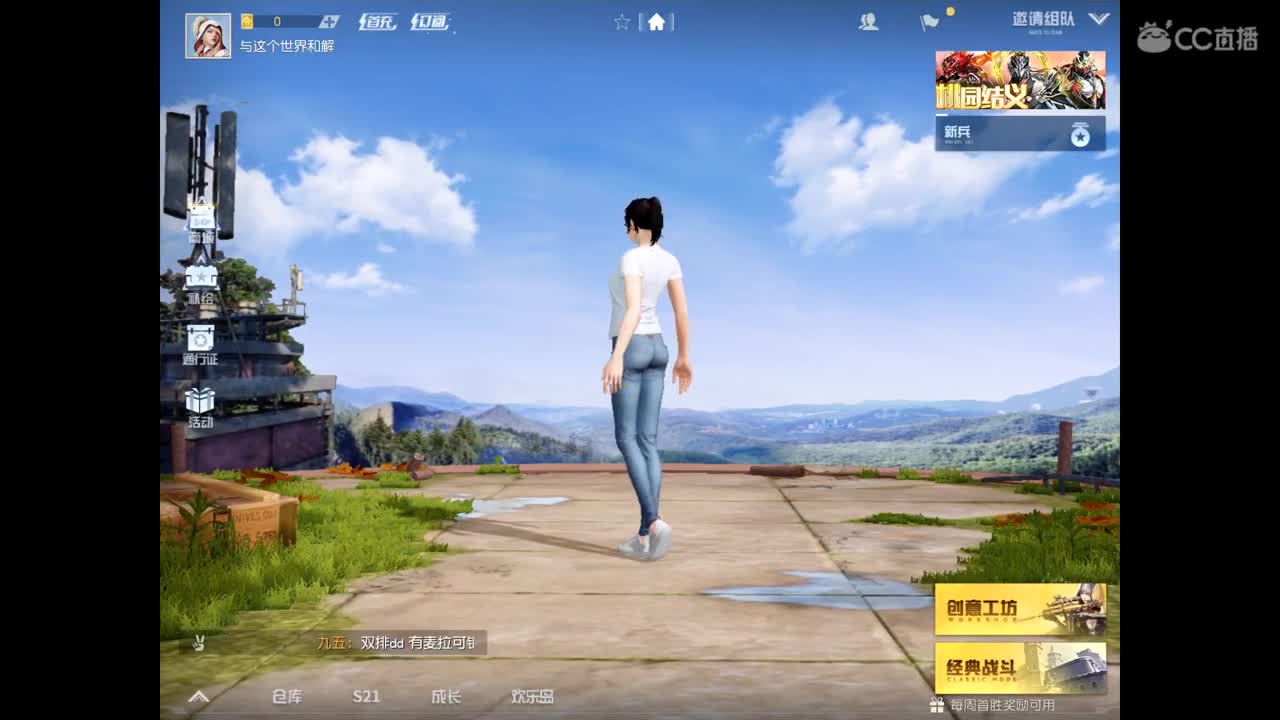Switch to the S21 season tab
This screenshot has height=720, width=1280.
[365, 695]
